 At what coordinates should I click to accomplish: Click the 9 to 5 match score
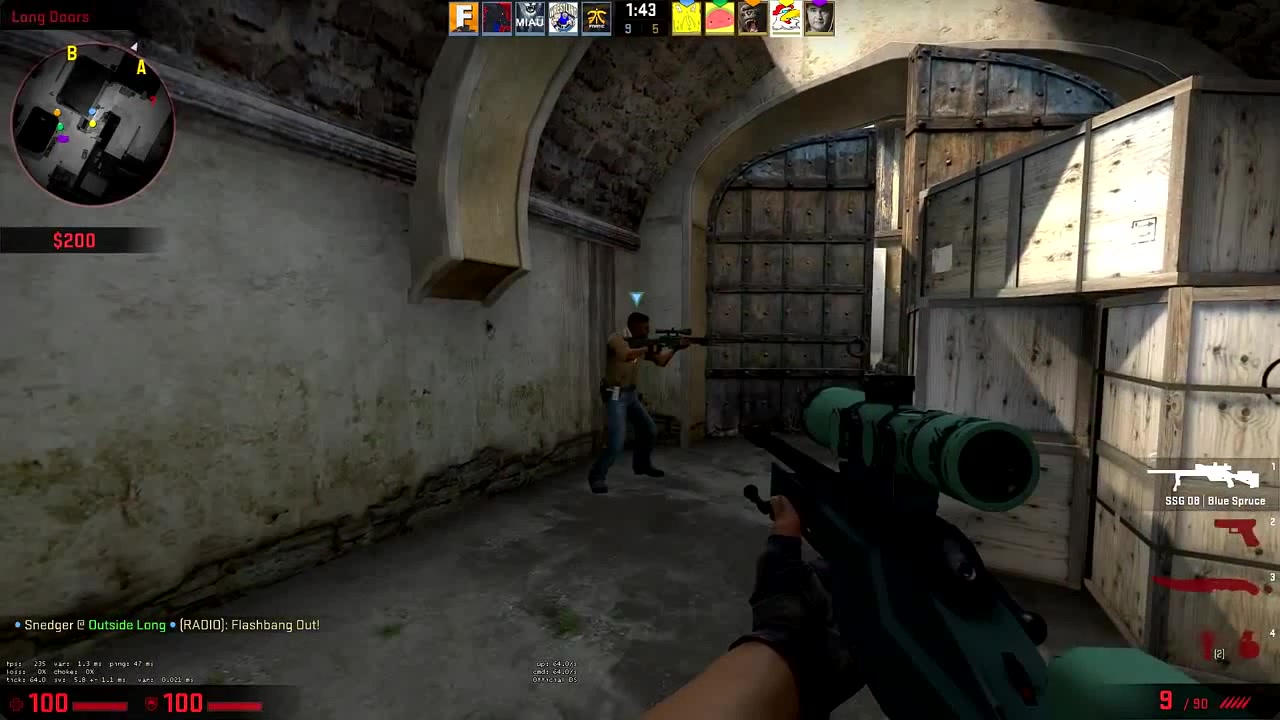pos(641,28)
